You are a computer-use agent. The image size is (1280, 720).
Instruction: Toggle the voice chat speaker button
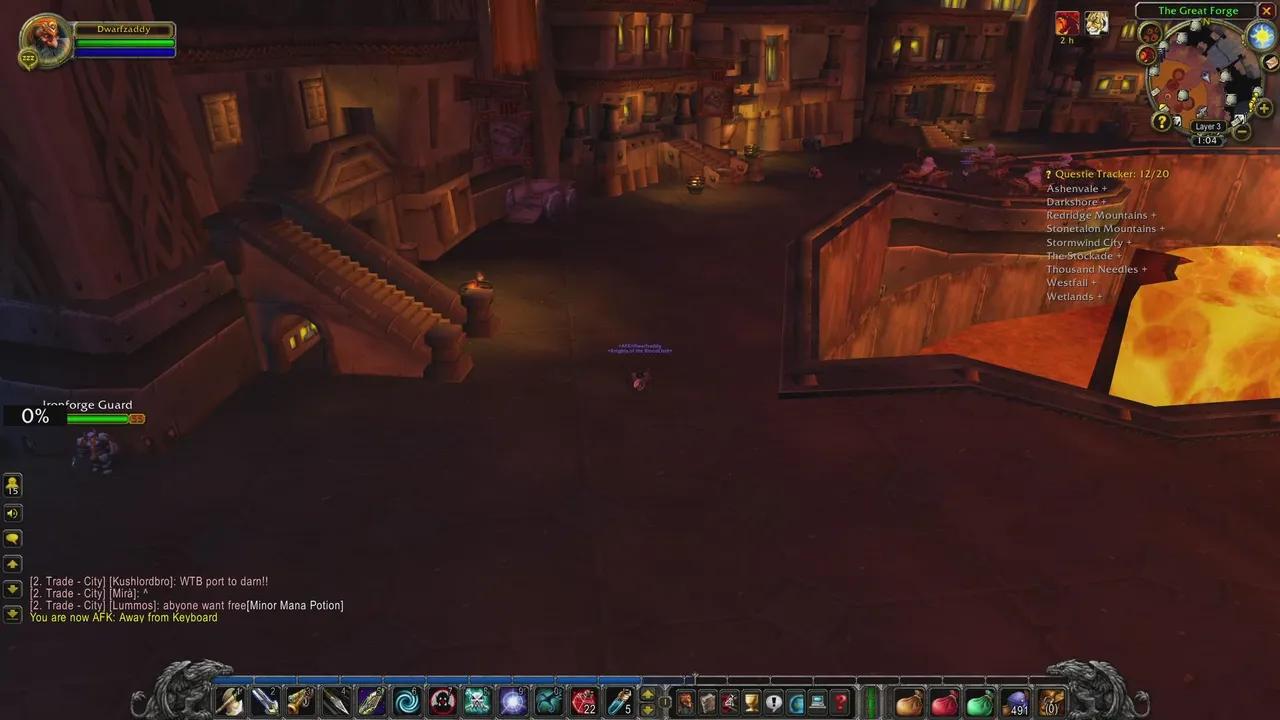(x=13, y=512)
